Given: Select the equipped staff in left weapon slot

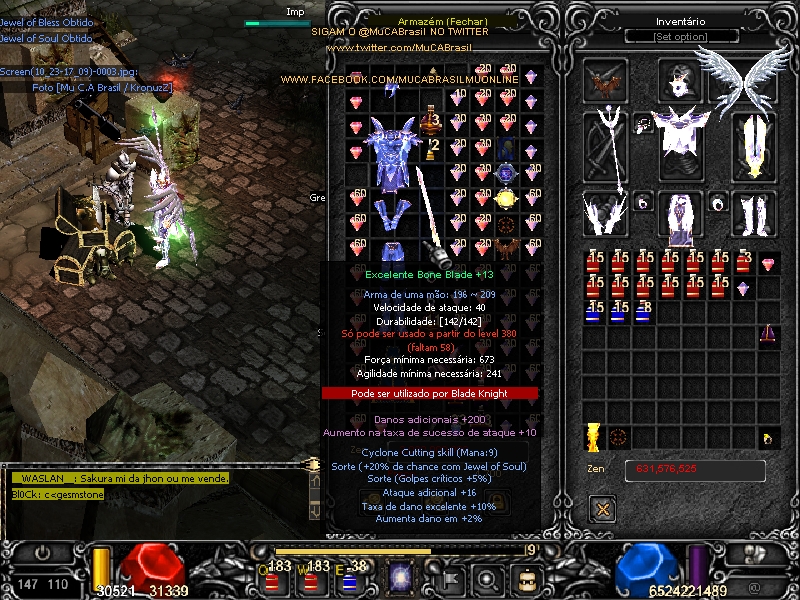Looking at the screenshot, I should tap(606, 145).
